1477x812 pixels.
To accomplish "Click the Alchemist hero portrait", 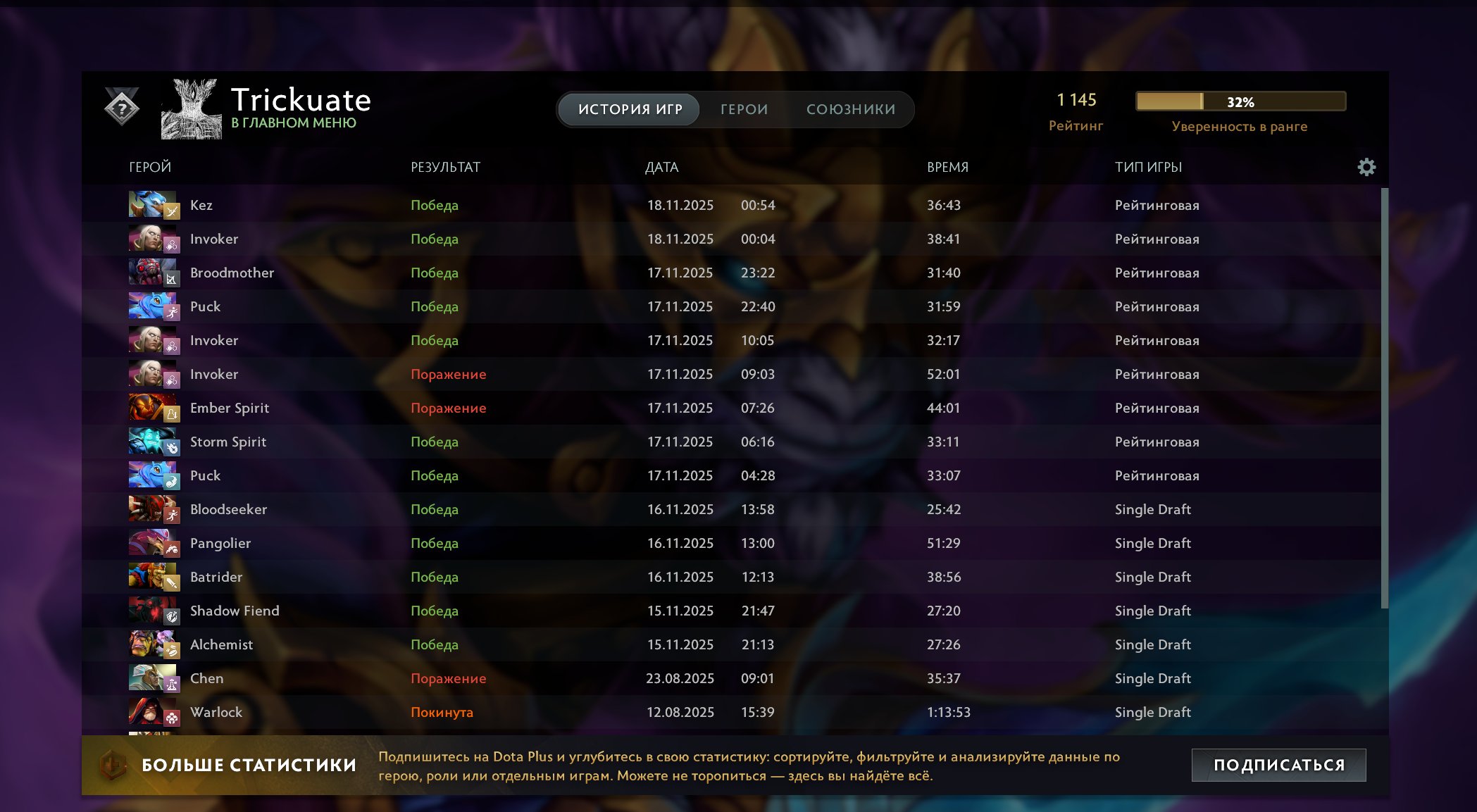I will pyautogui.click(x=154, y=644).
